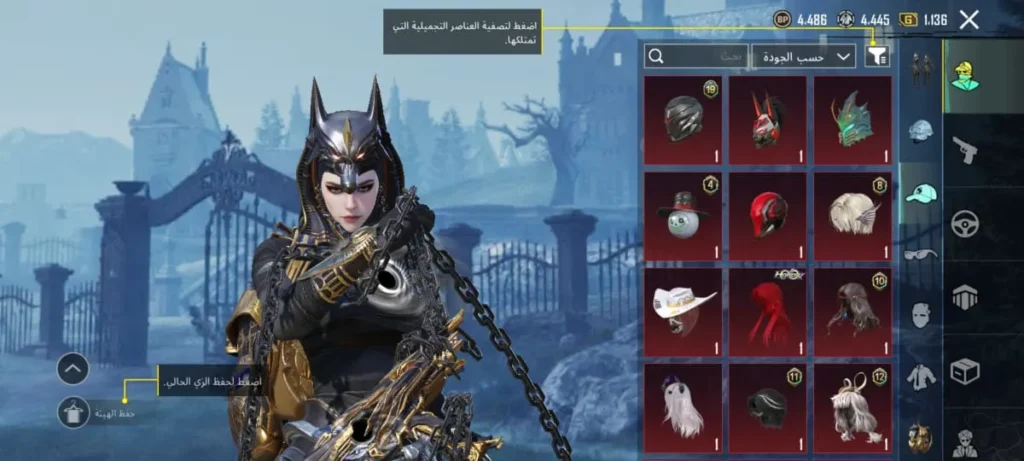Select the red and black racing helmet
The height and width of the screenshot is (461, 1024).
[767, 215]
